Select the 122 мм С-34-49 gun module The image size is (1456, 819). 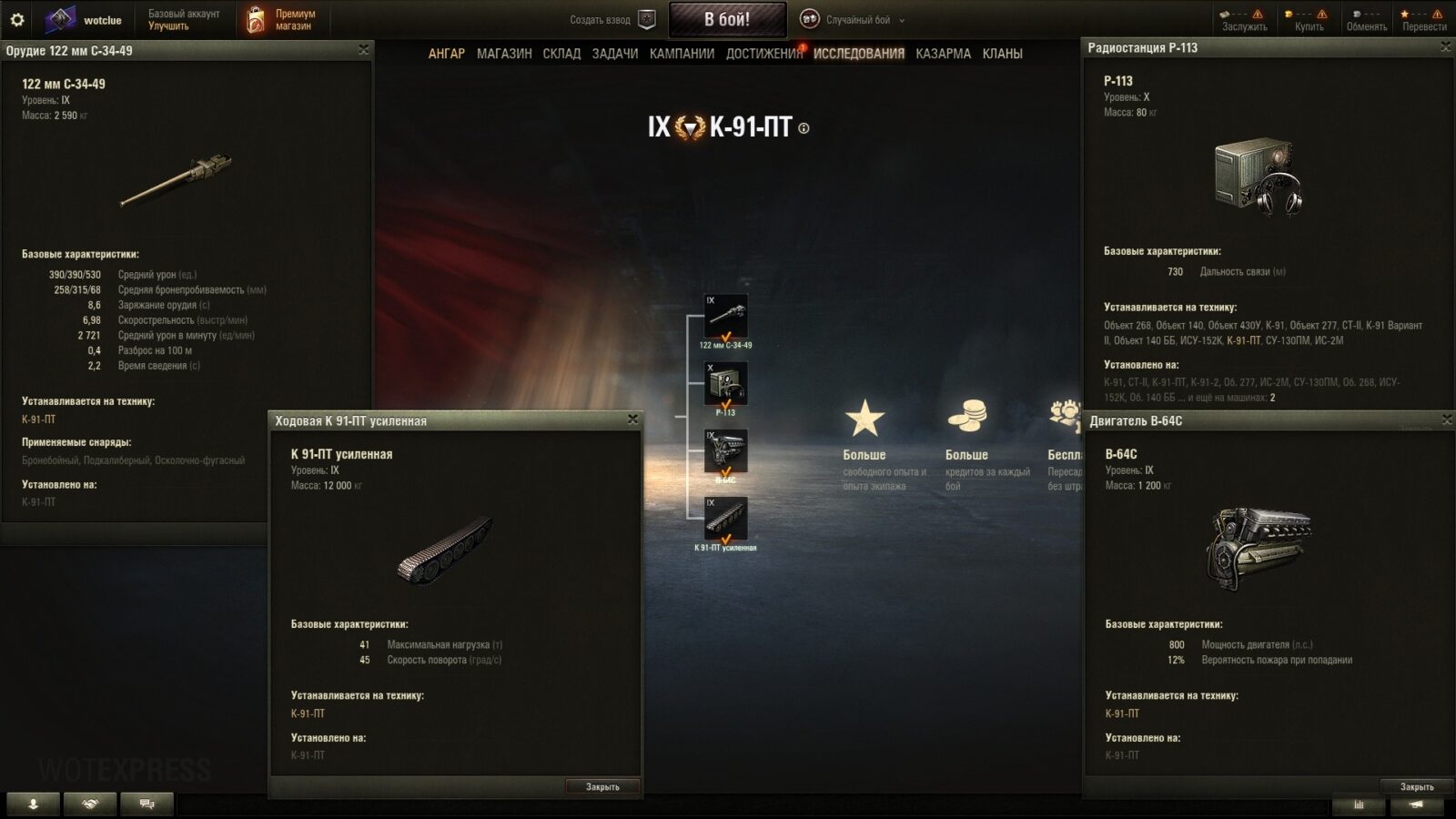coord(725,317)
